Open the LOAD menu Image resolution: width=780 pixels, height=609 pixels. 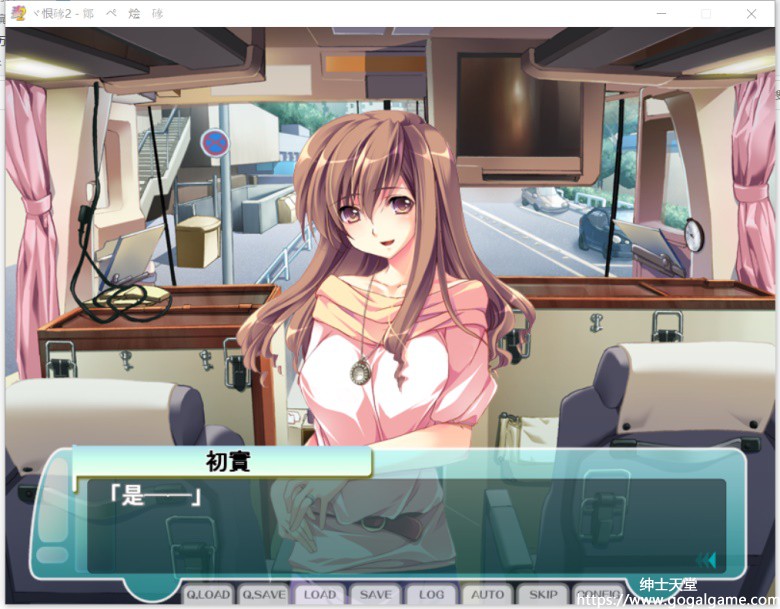click(x=320, y=594)
